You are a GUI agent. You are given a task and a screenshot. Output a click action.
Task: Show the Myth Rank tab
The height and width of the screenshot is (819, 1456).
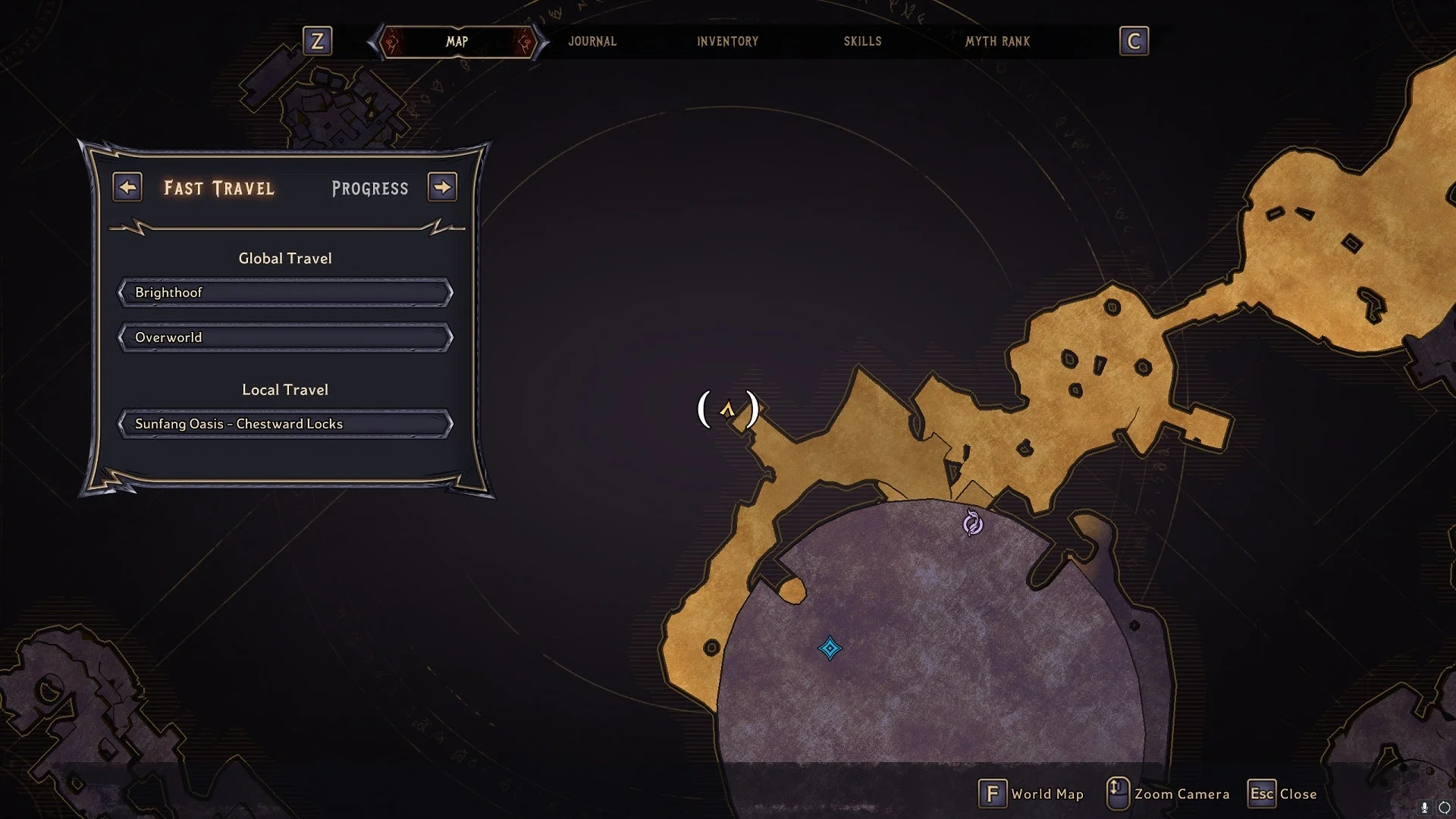(x=997, y=42)
